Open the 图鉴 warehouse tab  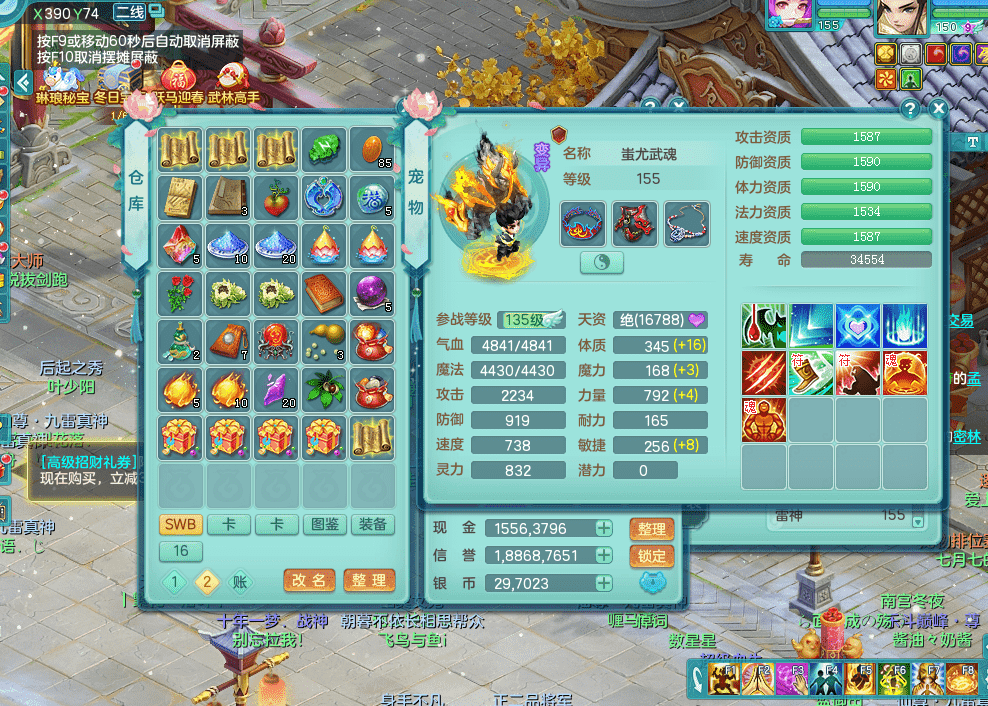pyautogui.click(x=325, y=525)
